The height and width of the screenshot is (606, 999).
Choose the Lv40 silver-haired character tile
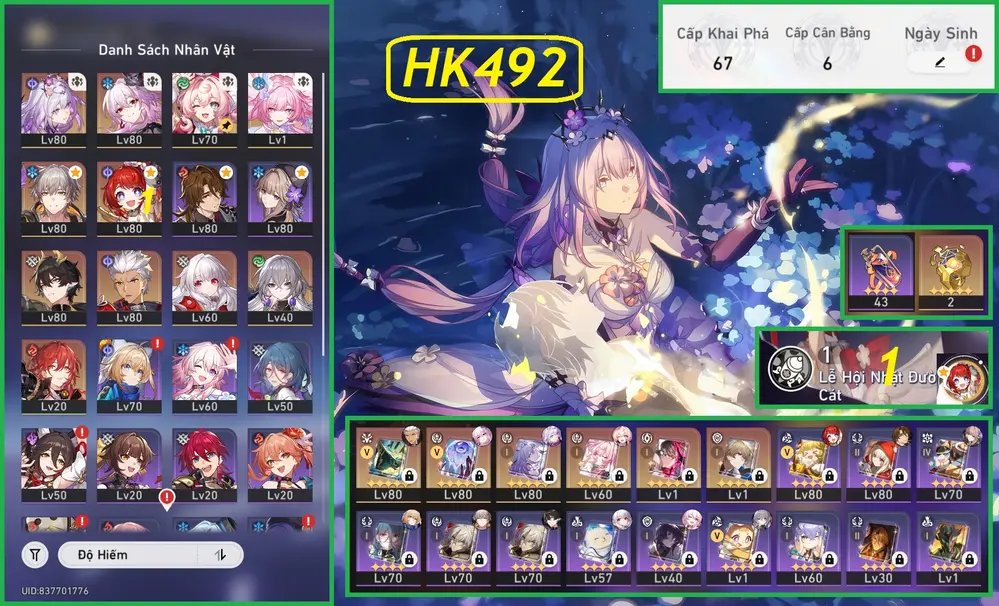click(x=282, y=287)
